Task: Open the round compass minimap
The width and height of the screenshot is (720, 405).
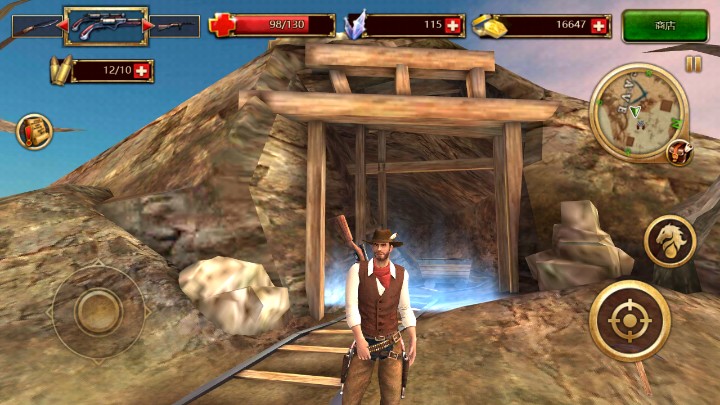Action: pyautogui.click(x=638, y=112)
